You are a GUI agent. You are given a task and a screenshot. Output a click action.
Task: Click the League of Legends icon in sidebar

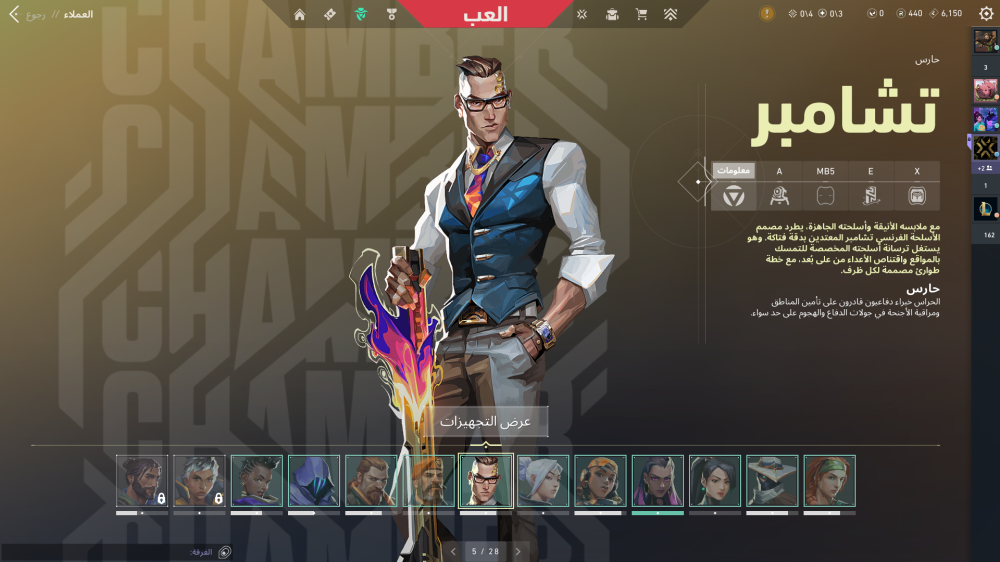[x=985, y=209]
